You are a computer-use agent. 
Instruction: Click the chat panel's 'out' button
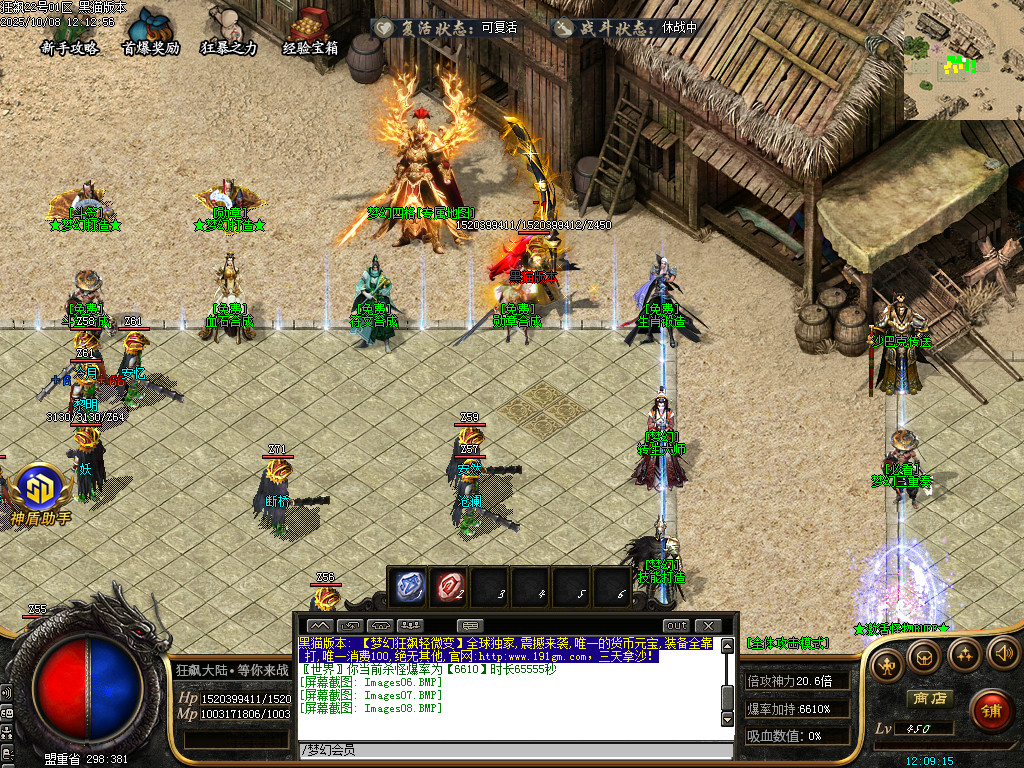pos(676,626)
